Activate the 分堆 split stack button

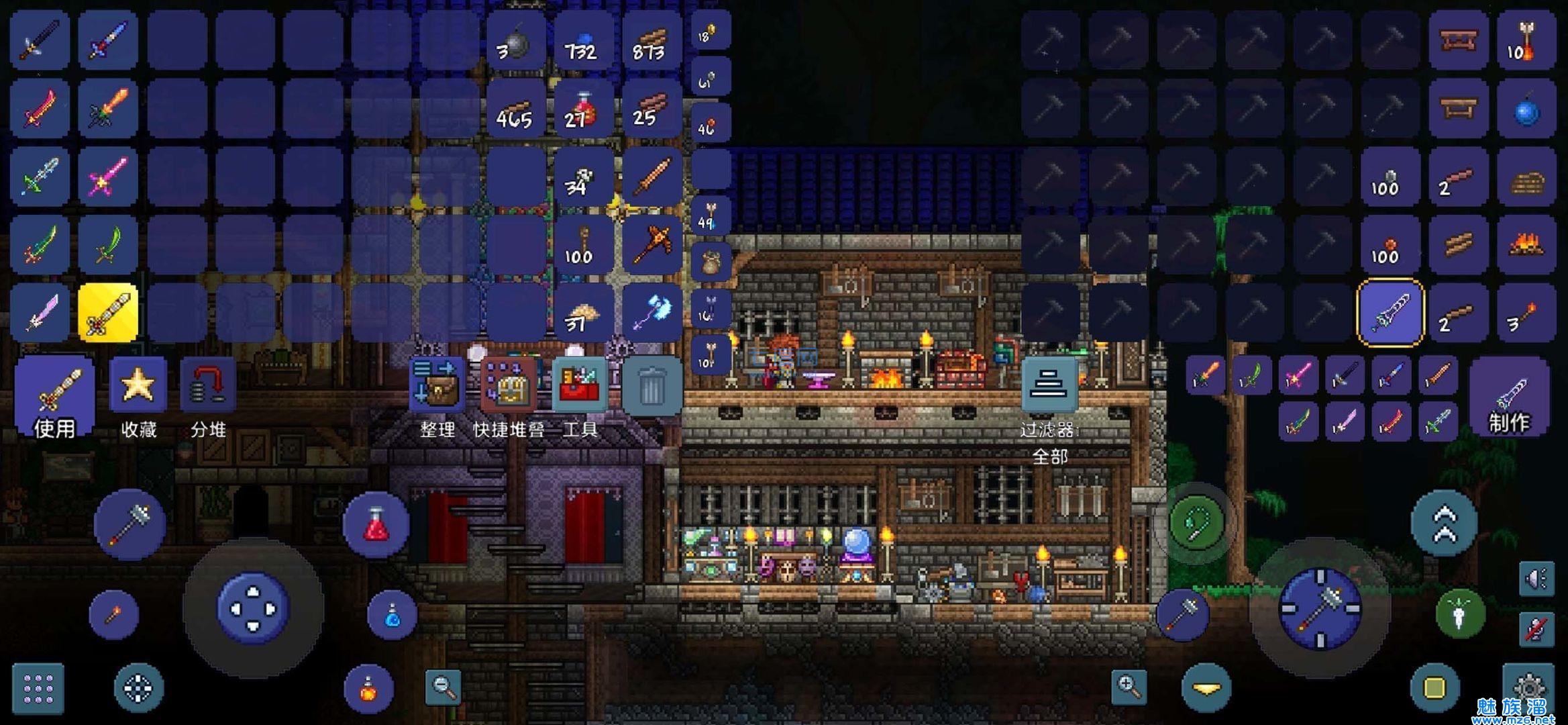click(207, 387)
